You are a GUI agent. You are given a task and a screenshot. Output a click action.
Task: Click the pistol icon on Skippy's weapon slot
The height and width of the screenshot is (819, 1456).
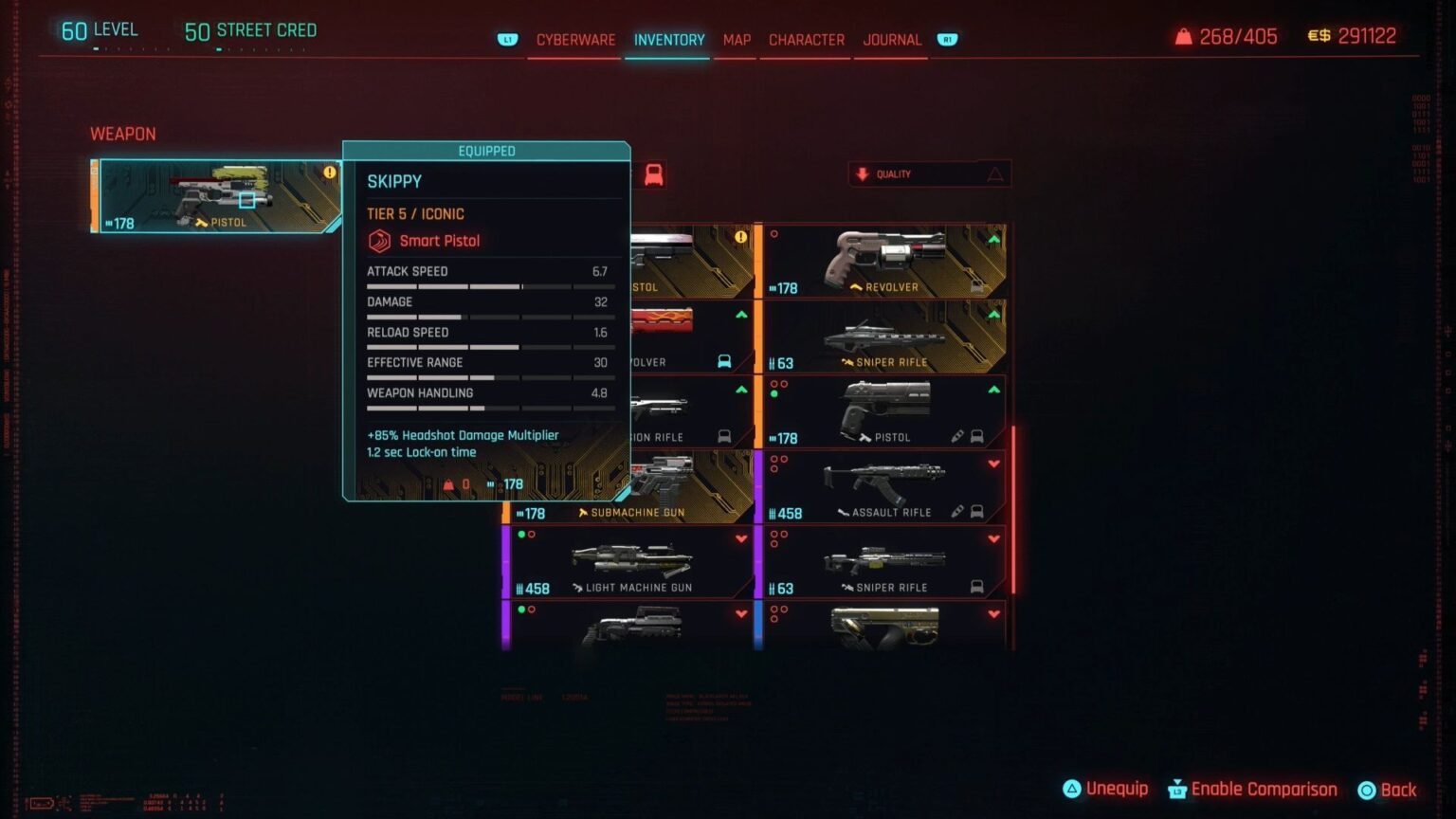tap(200, 222)
